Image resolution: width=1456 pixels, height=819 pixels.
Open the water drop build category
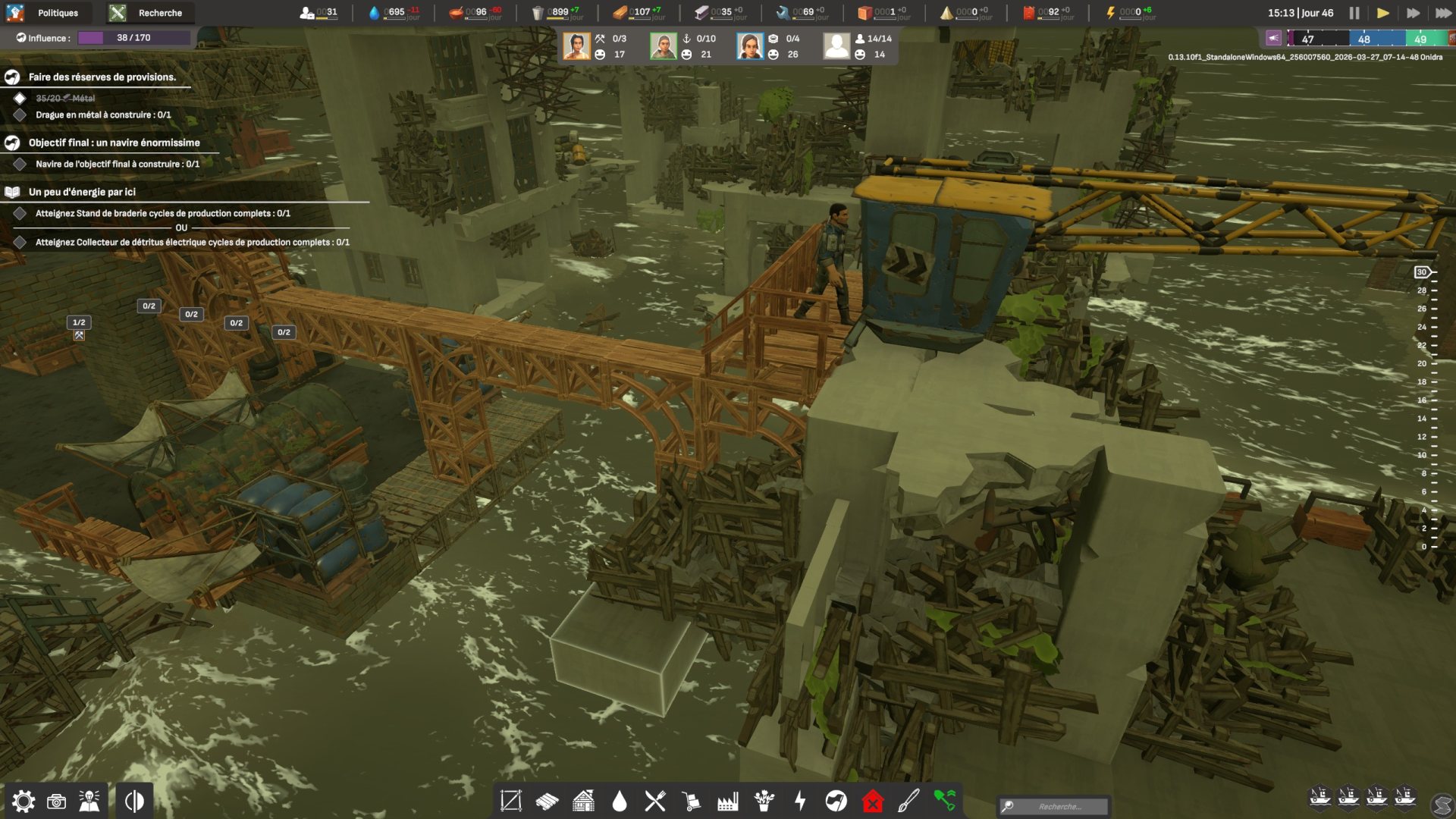point(620,801)
